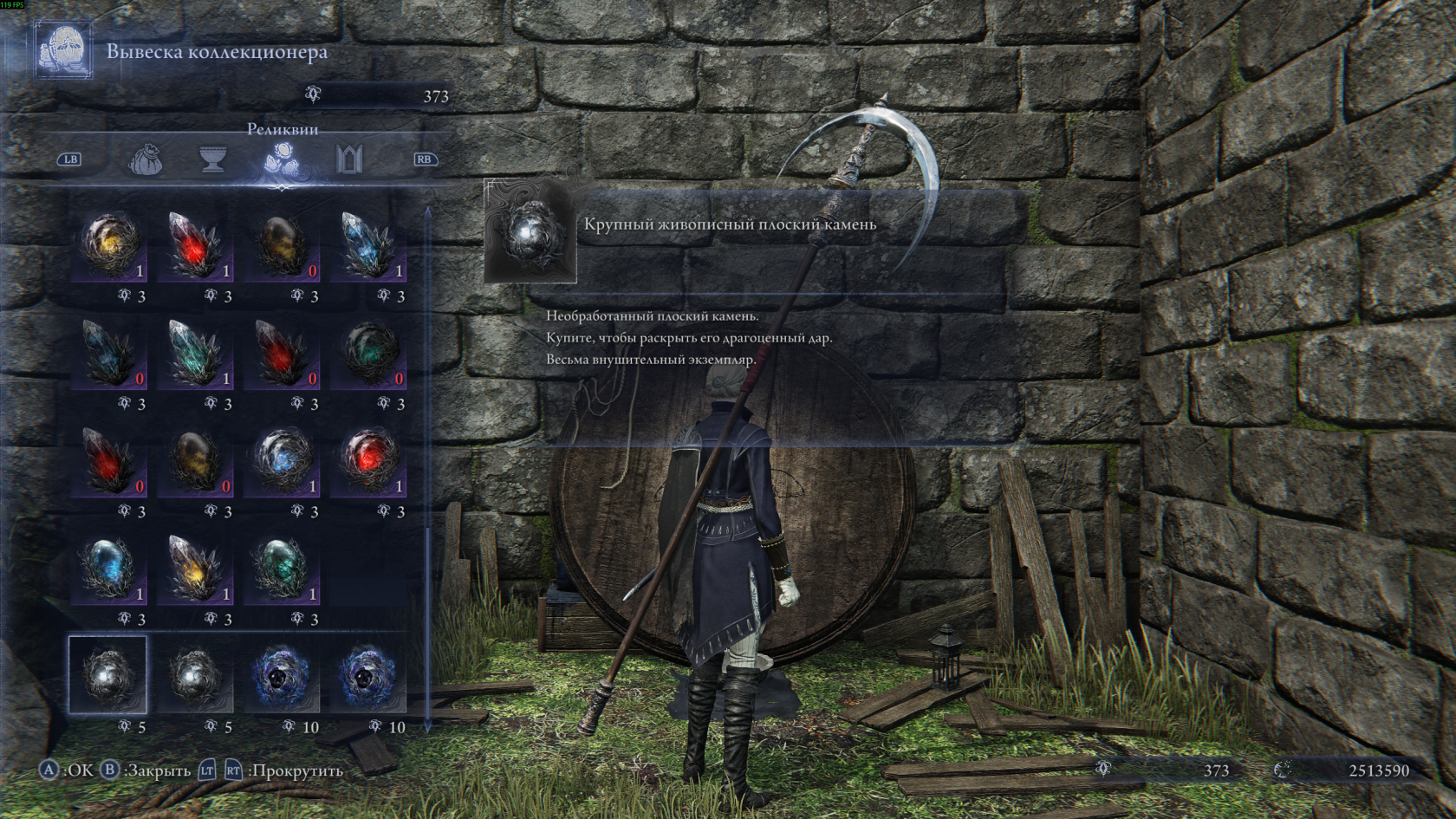Select the highlighted large silver flat stone
This screenshot has width=1456, height=819.
[x=108, y=675]
